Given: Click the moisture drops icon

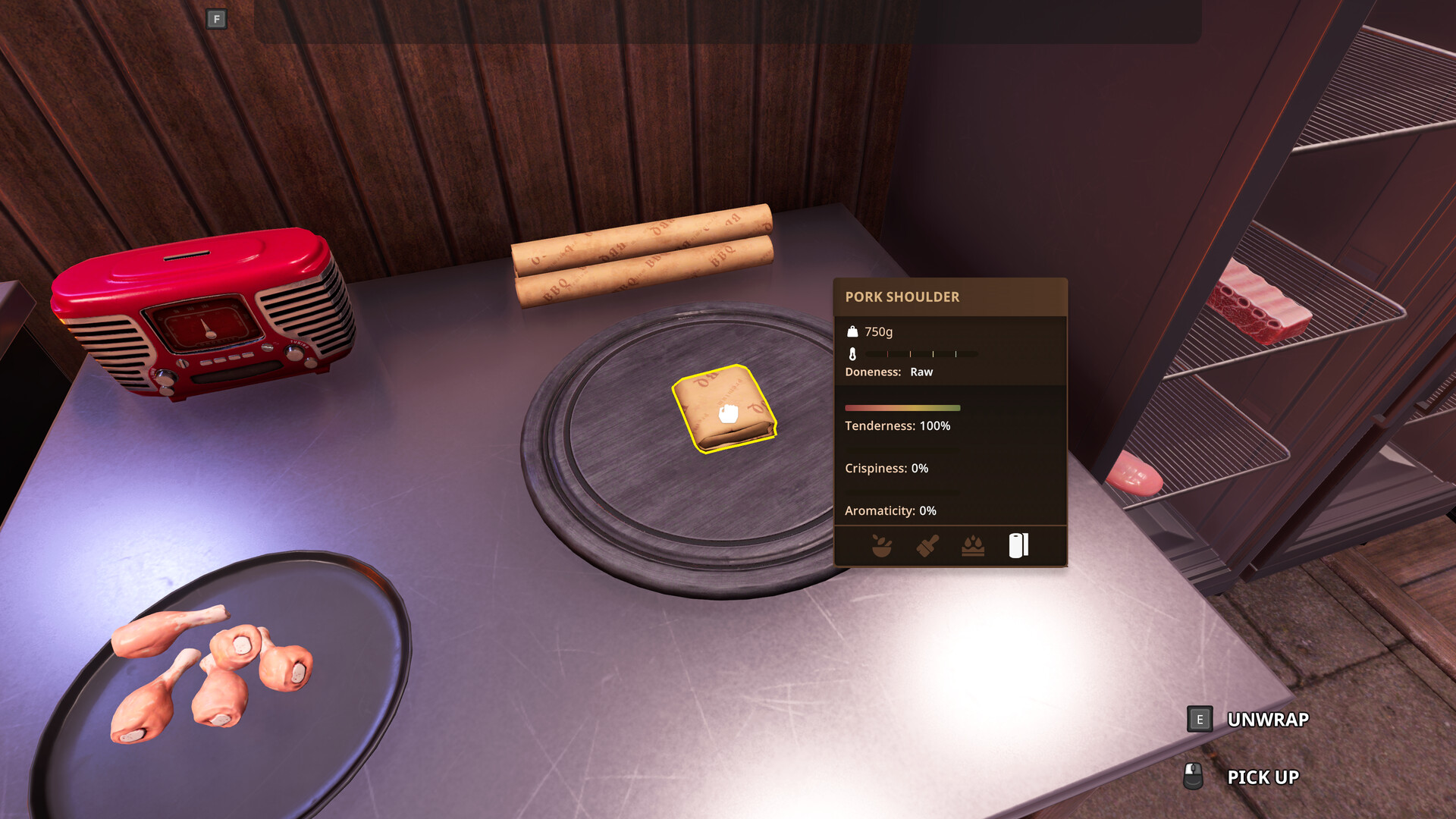Looking at the screenshot, I should click(971, 544).
